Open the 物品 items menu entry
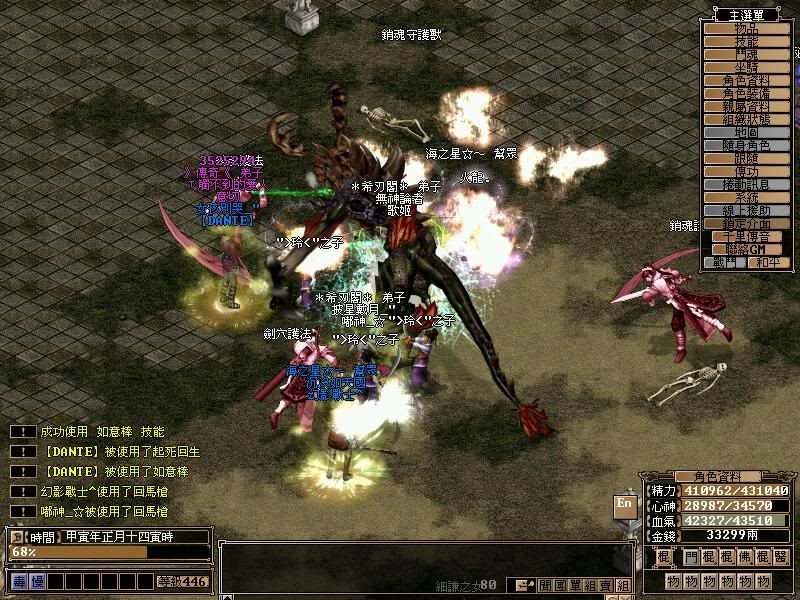Screen dimensions: 800x600 pyautogui.click(x=747, y=29)
